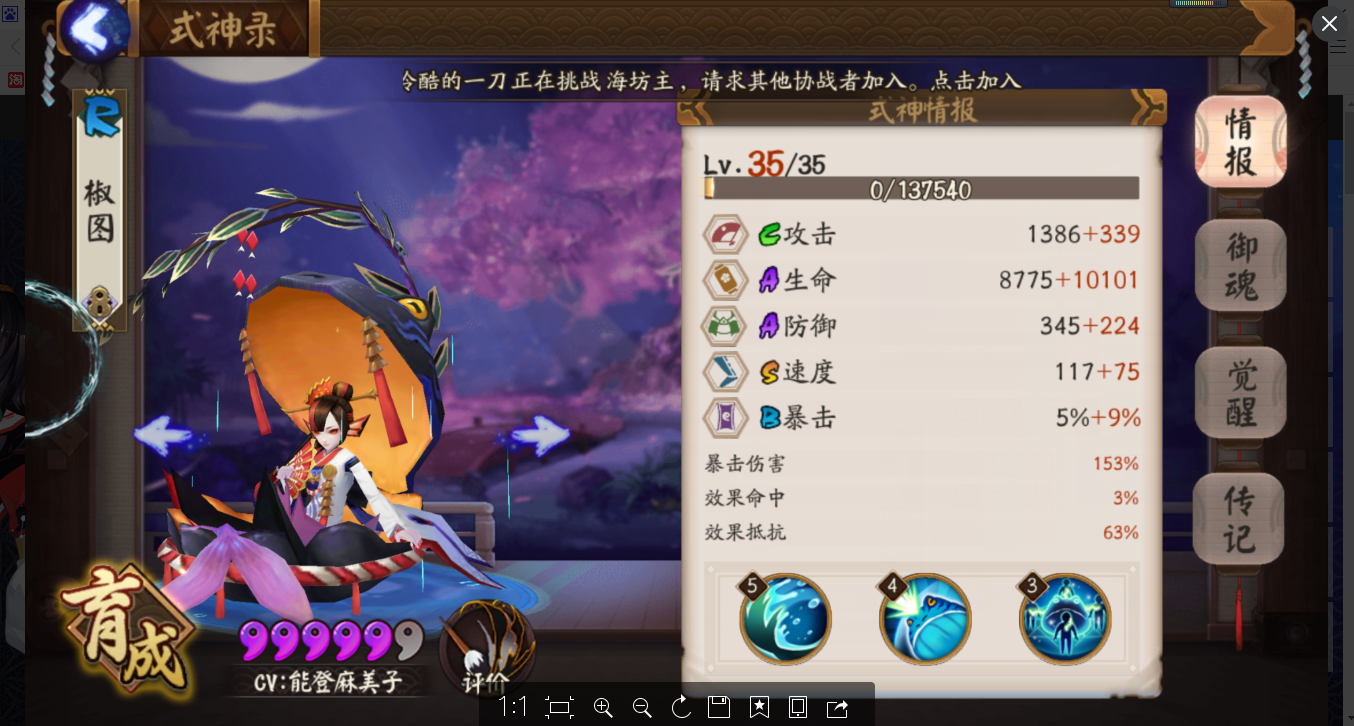Image resolution: width=1354 pixels, height=726 pixels.
Task: Join the 海坊主 challenge via scrolling banner
Action: (x=710, y=80)
